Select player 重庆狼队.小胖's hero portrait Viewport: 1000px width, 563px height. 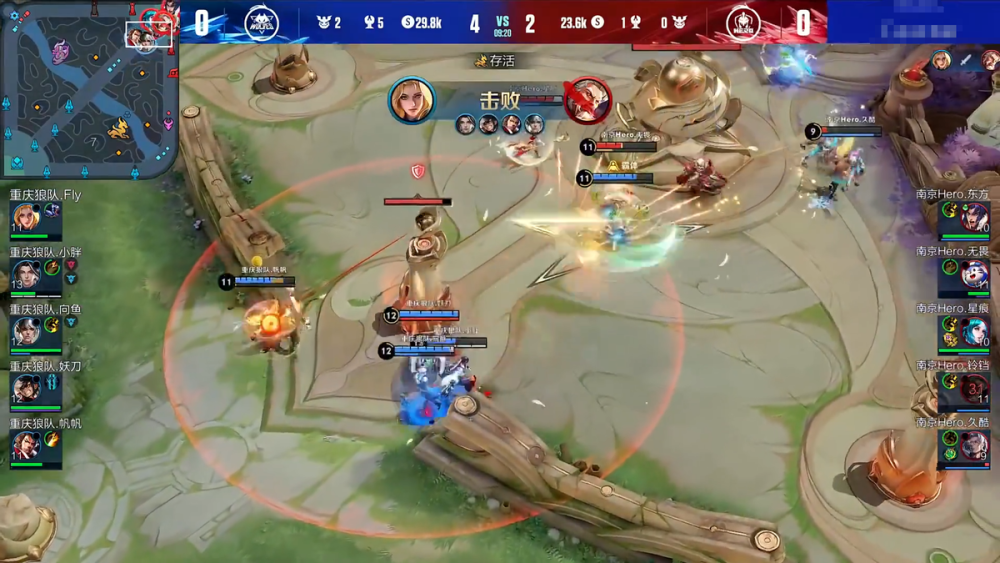[x=26, y=275]
